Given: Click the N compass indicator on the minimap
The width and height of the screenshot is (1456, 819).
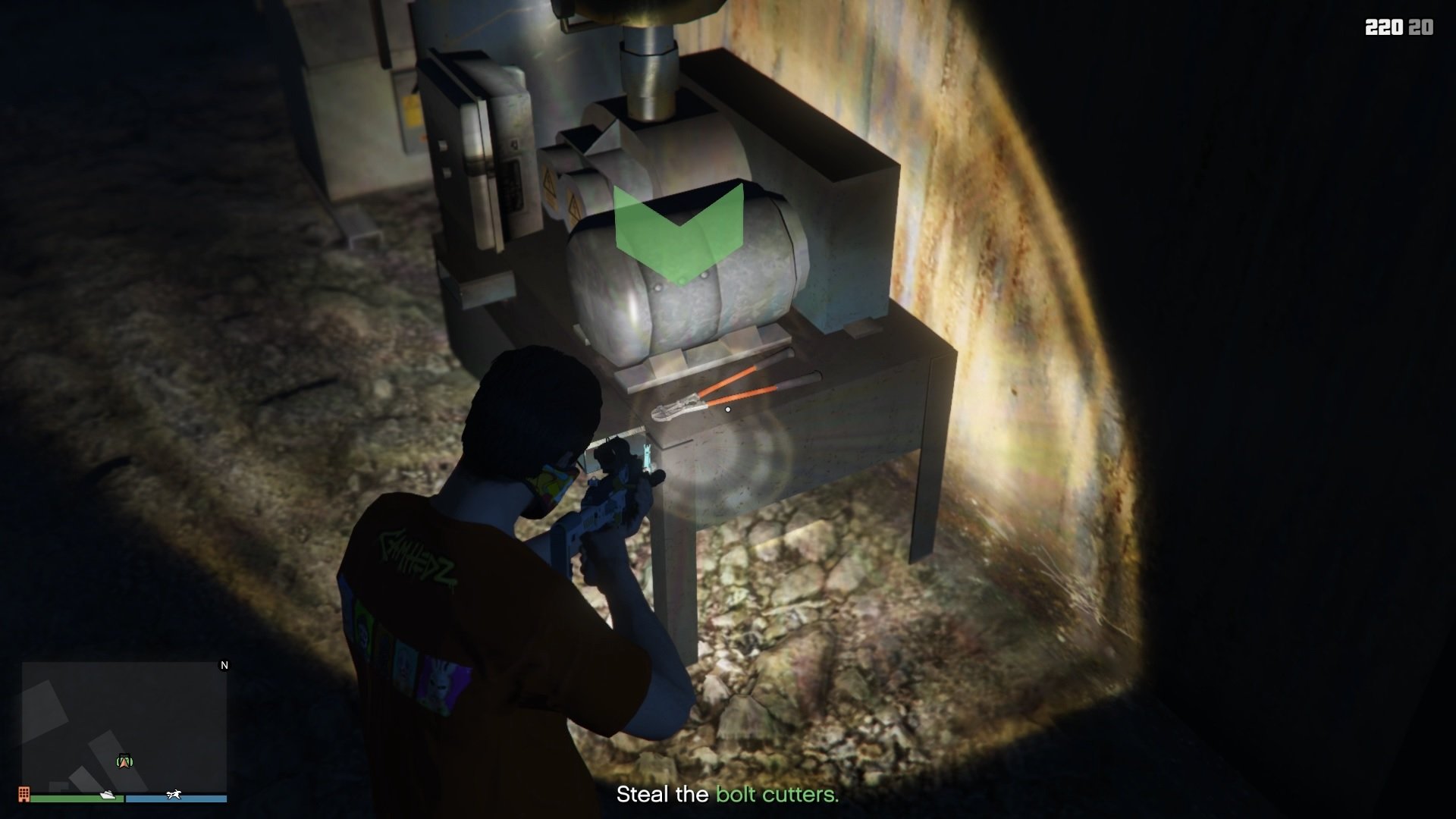Looking at the screenshot, I should click(x=224, y=666).
